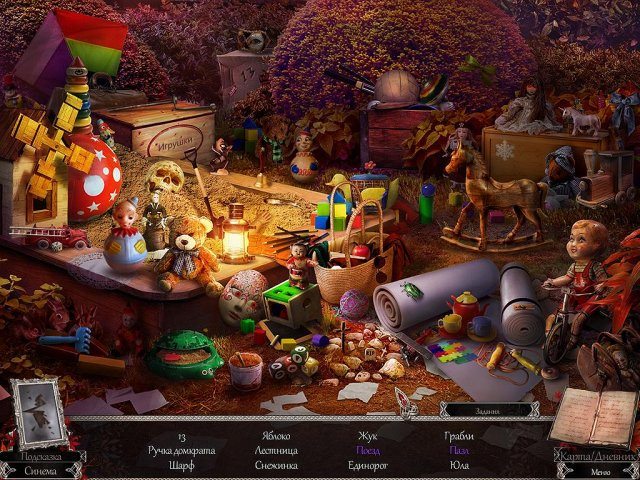This screenshot has width=640, height=480.
Task: Click the Синема button
Action: [x=40, y=472]
